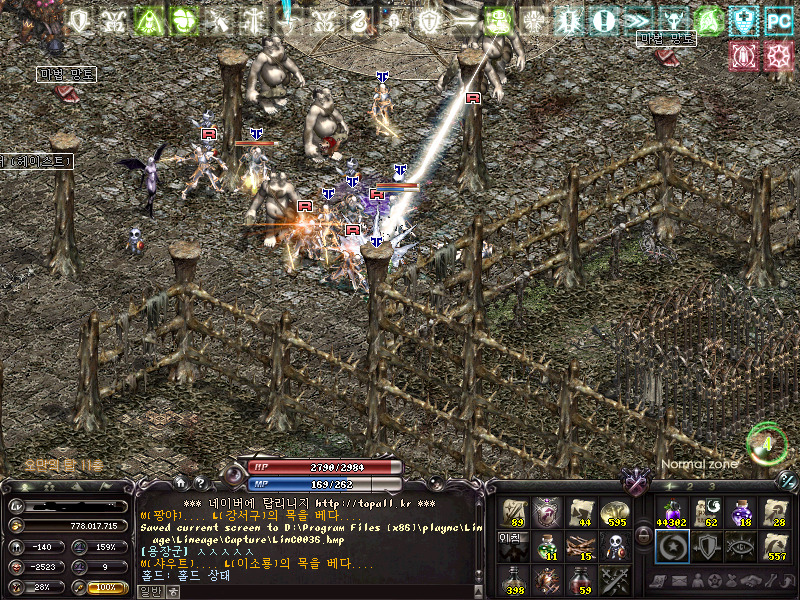The image size is (800, 600).
Task: Use the red potion with count 59
Action: point(582,579)
